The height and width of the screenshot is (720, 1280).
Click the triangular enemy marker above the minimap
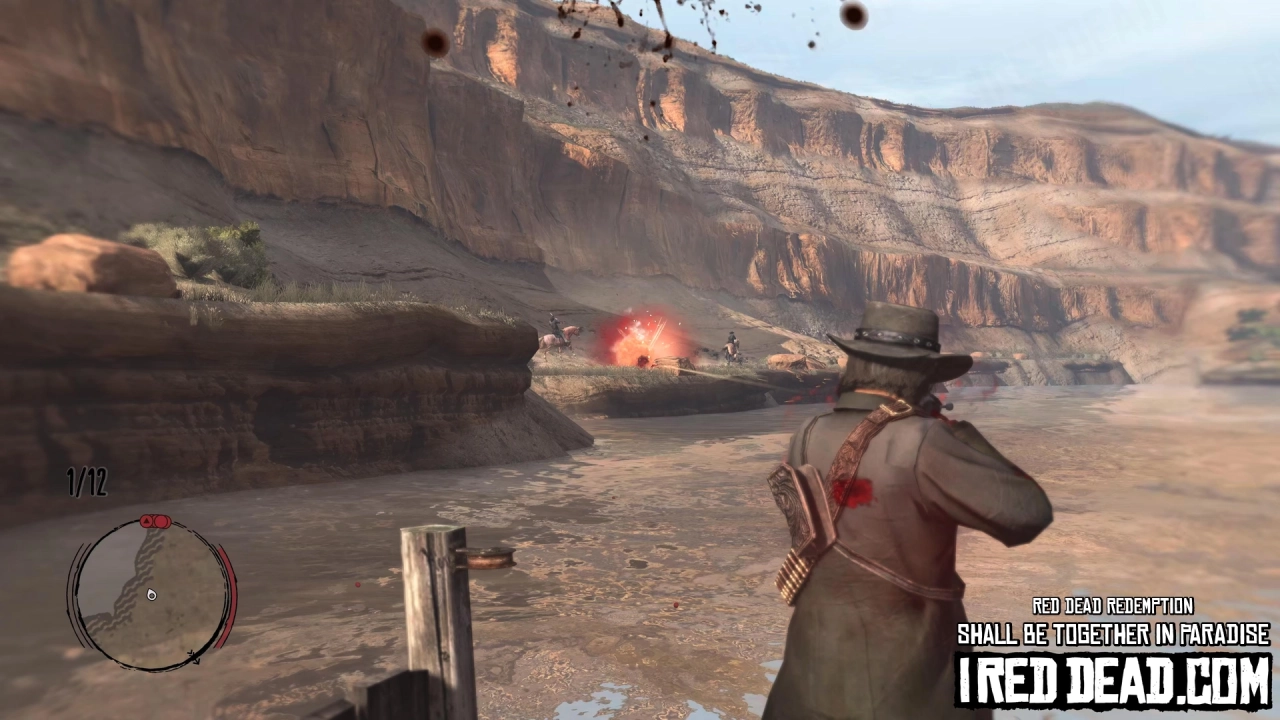(x=146, y=521)
